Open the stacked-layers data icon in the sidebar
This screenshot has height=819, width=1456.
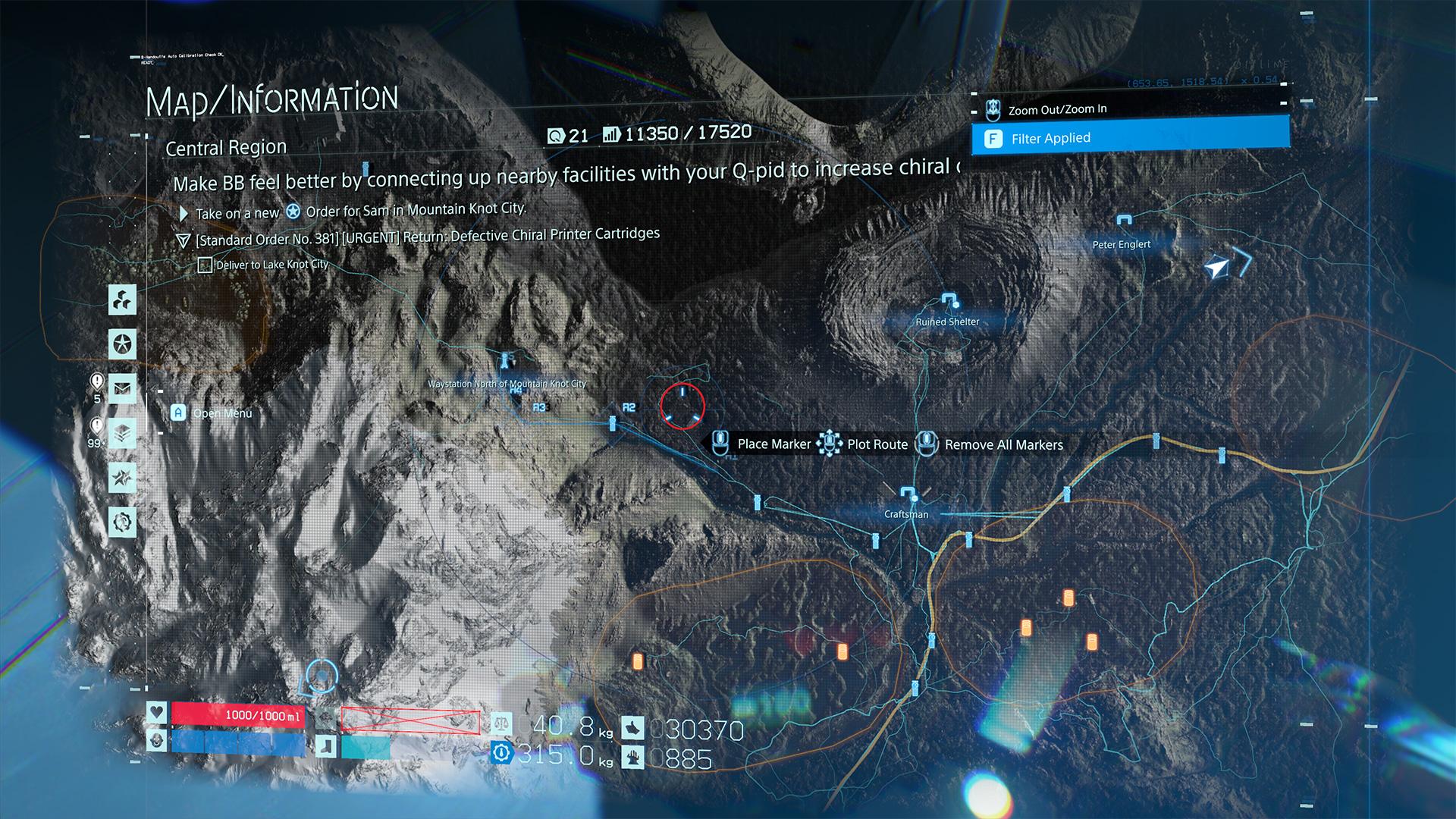122,433
